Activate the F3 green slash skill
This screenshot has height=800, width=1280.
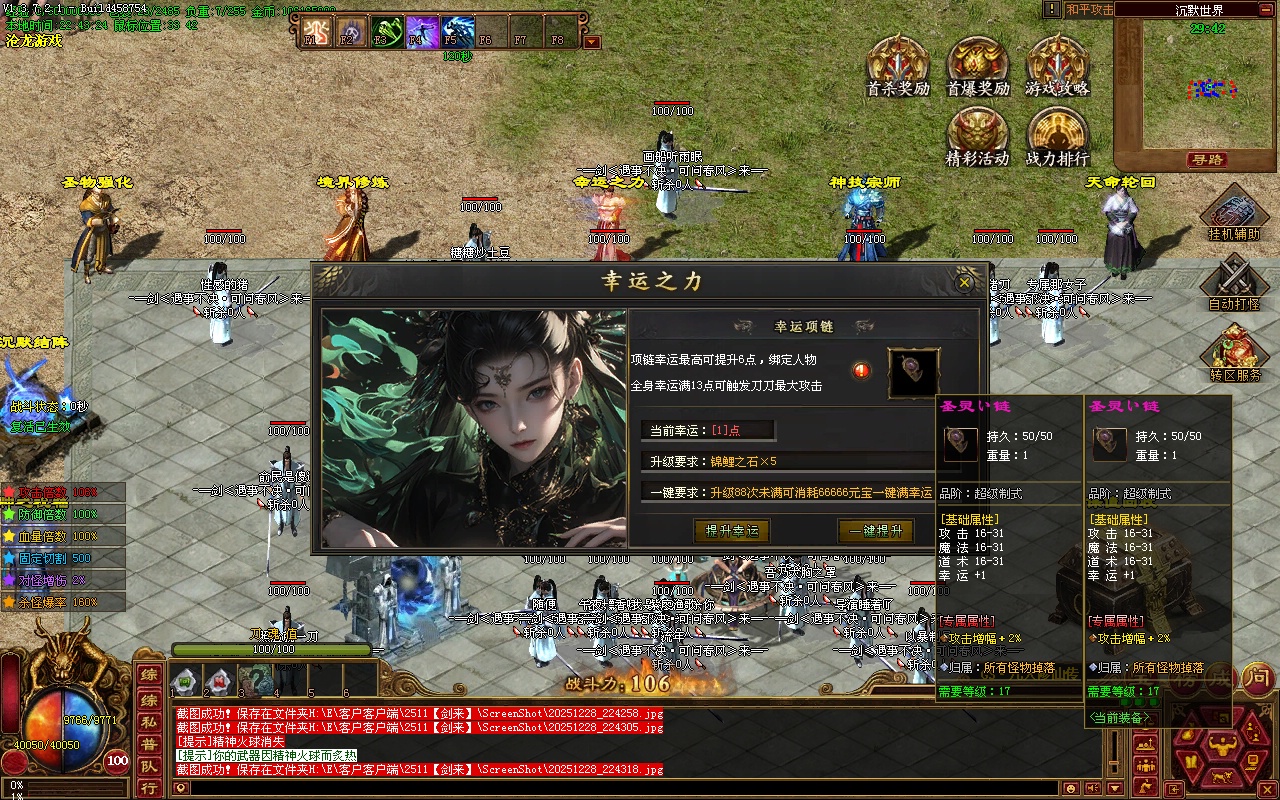pyautogui.click(x=386, y=32)
